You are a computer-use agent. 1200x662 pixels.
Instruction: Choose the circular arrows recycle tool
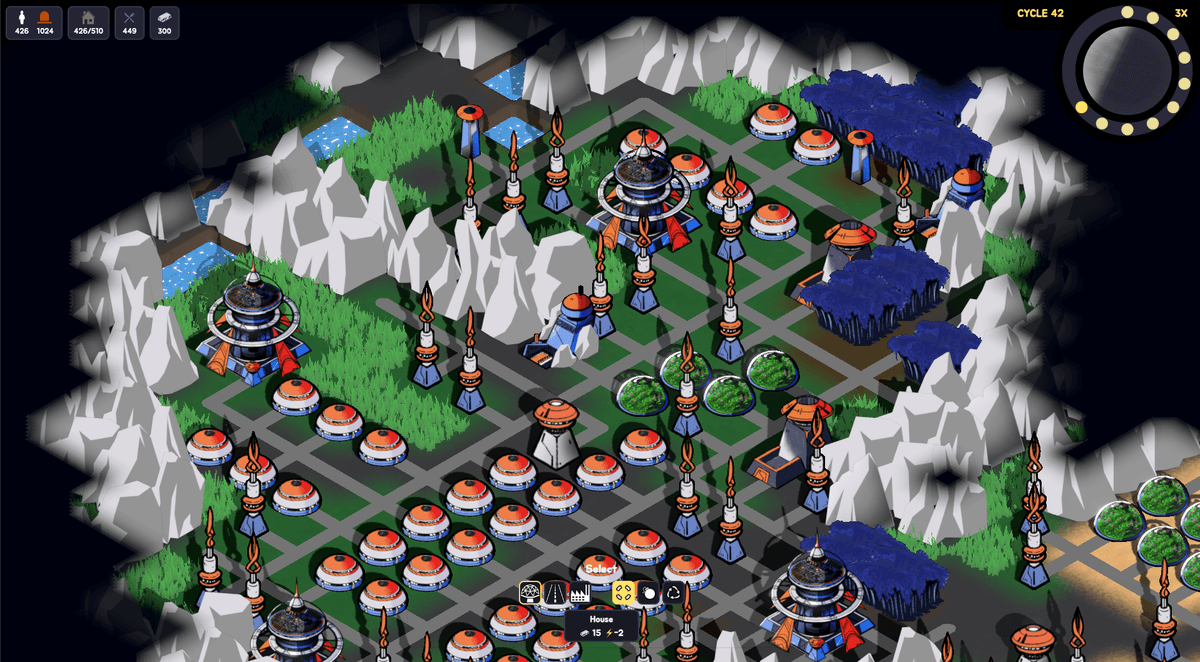673,592
